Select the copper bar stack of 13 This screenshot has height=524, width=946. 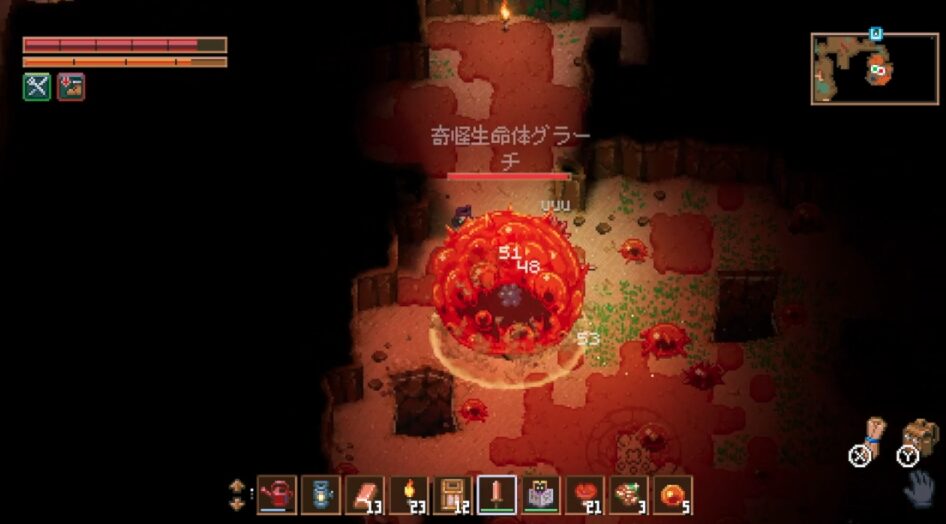pyautogui.click(x=365, y=494)
